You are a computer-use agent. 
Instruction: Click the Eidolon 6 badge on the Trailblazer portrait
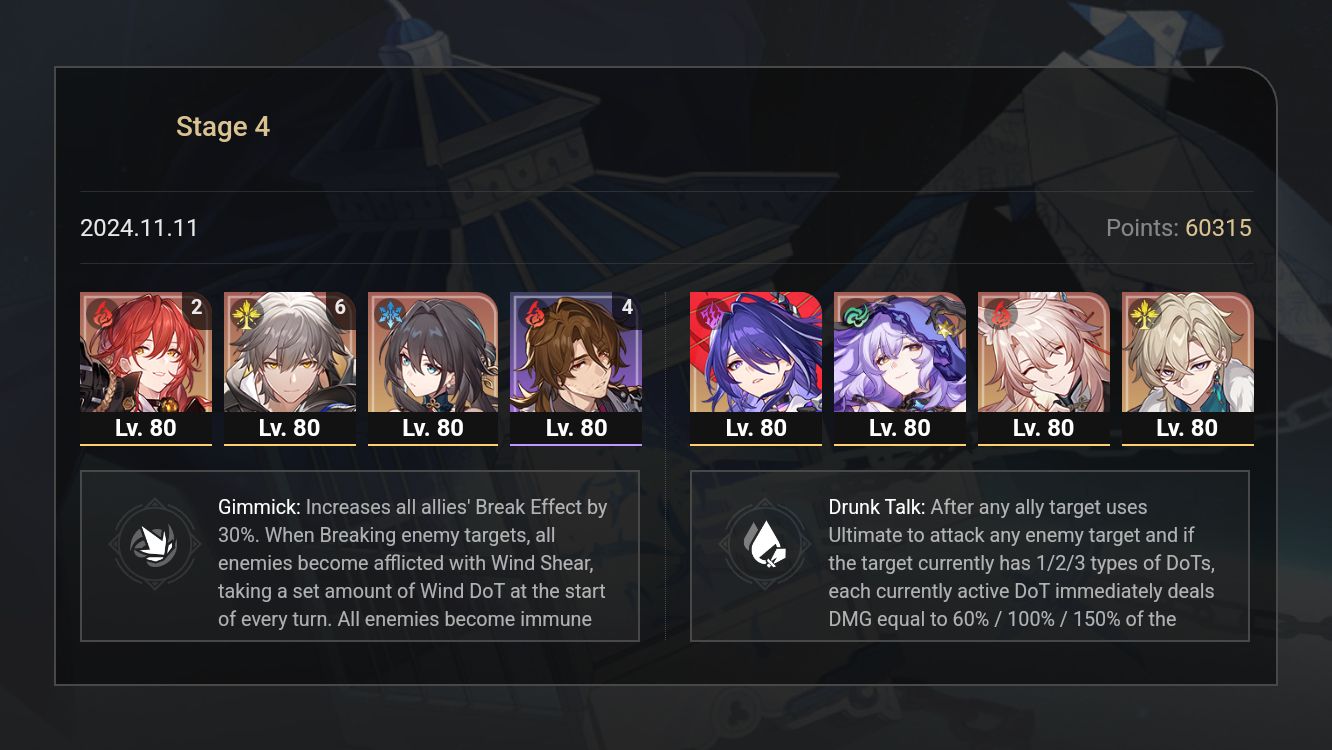pos(340,308)
